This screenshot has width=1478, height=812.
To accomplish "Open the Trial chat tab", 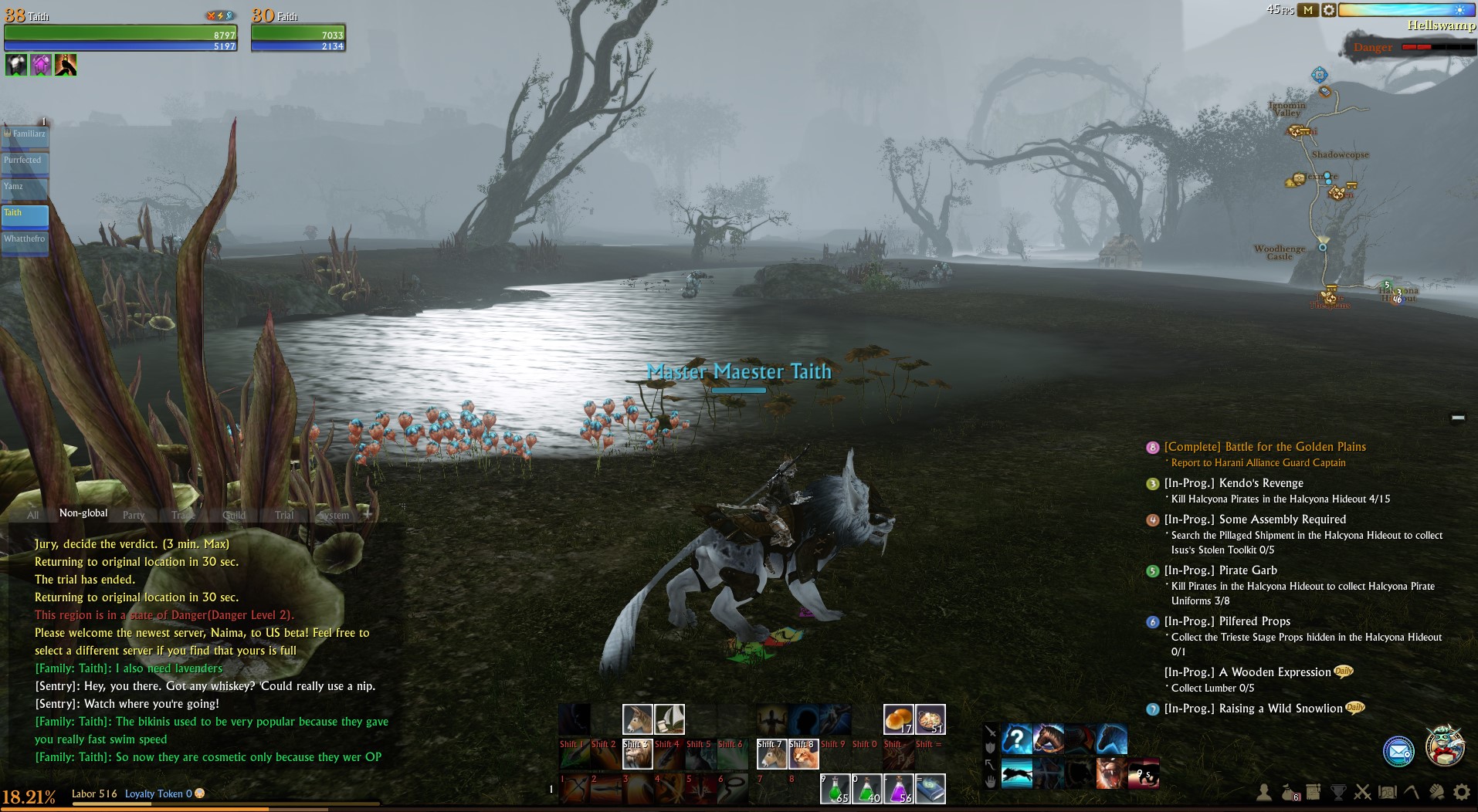I will click(x=284, y=515).
